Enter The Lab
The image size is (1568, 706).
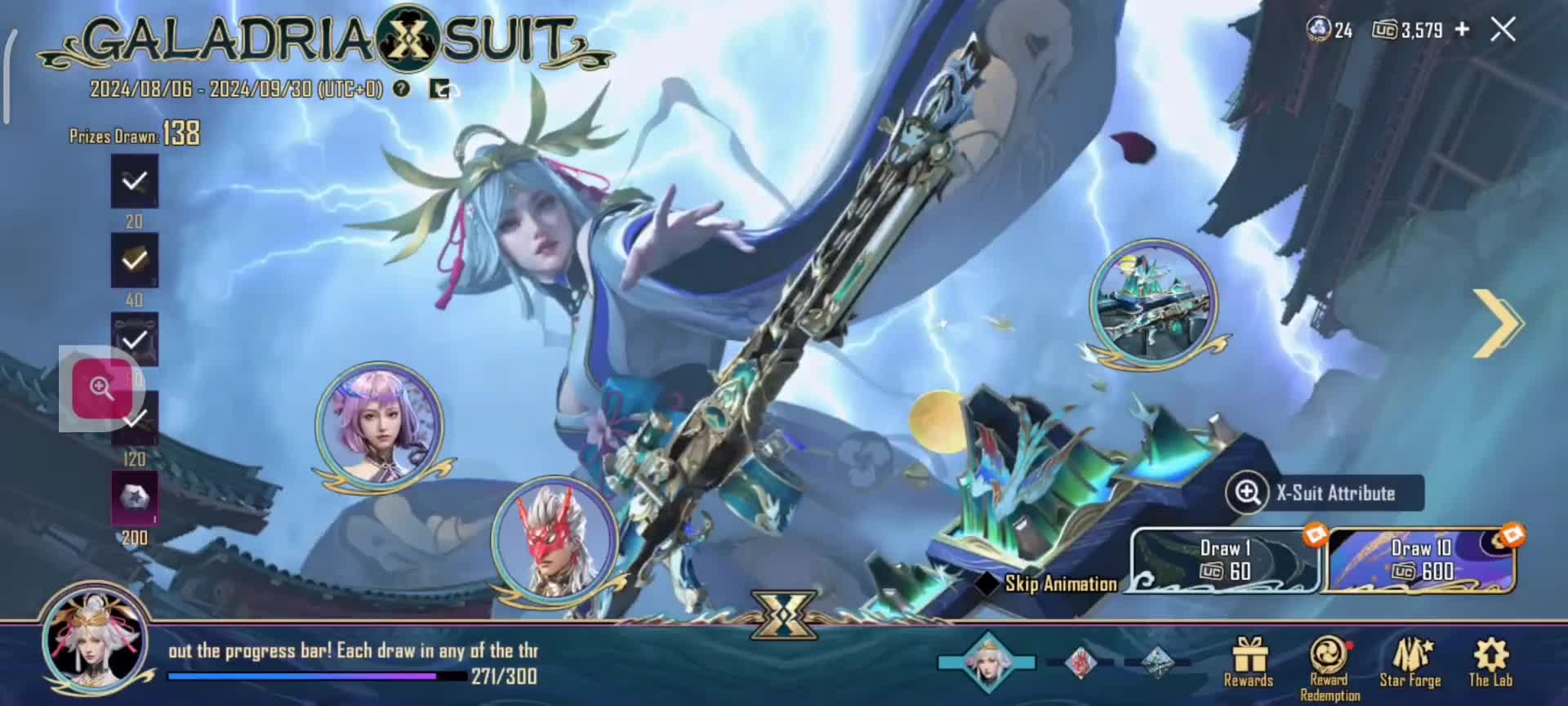click(x=1490, y=662)
